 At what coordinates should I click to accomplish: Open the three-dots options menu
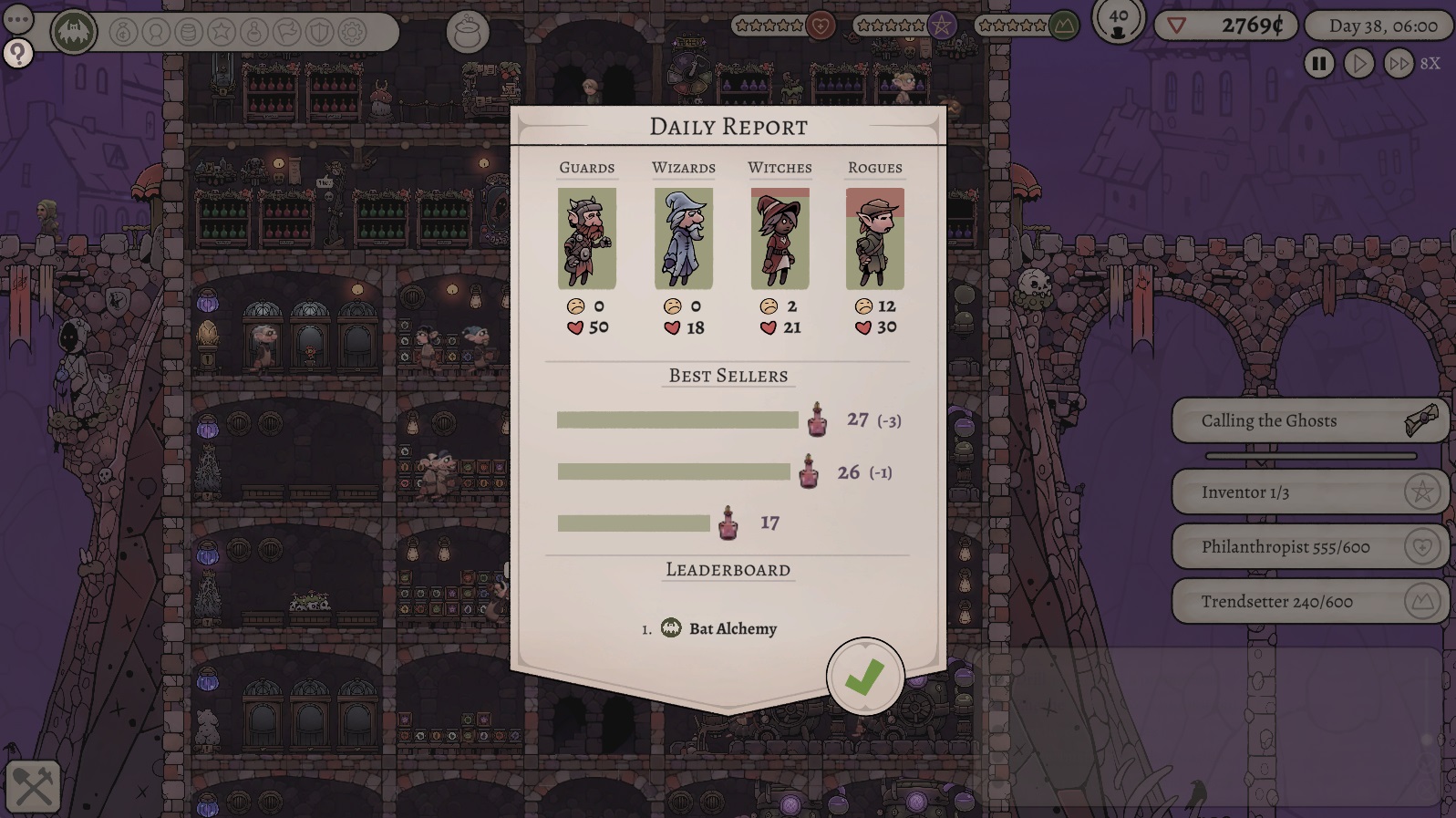point(18,18)
